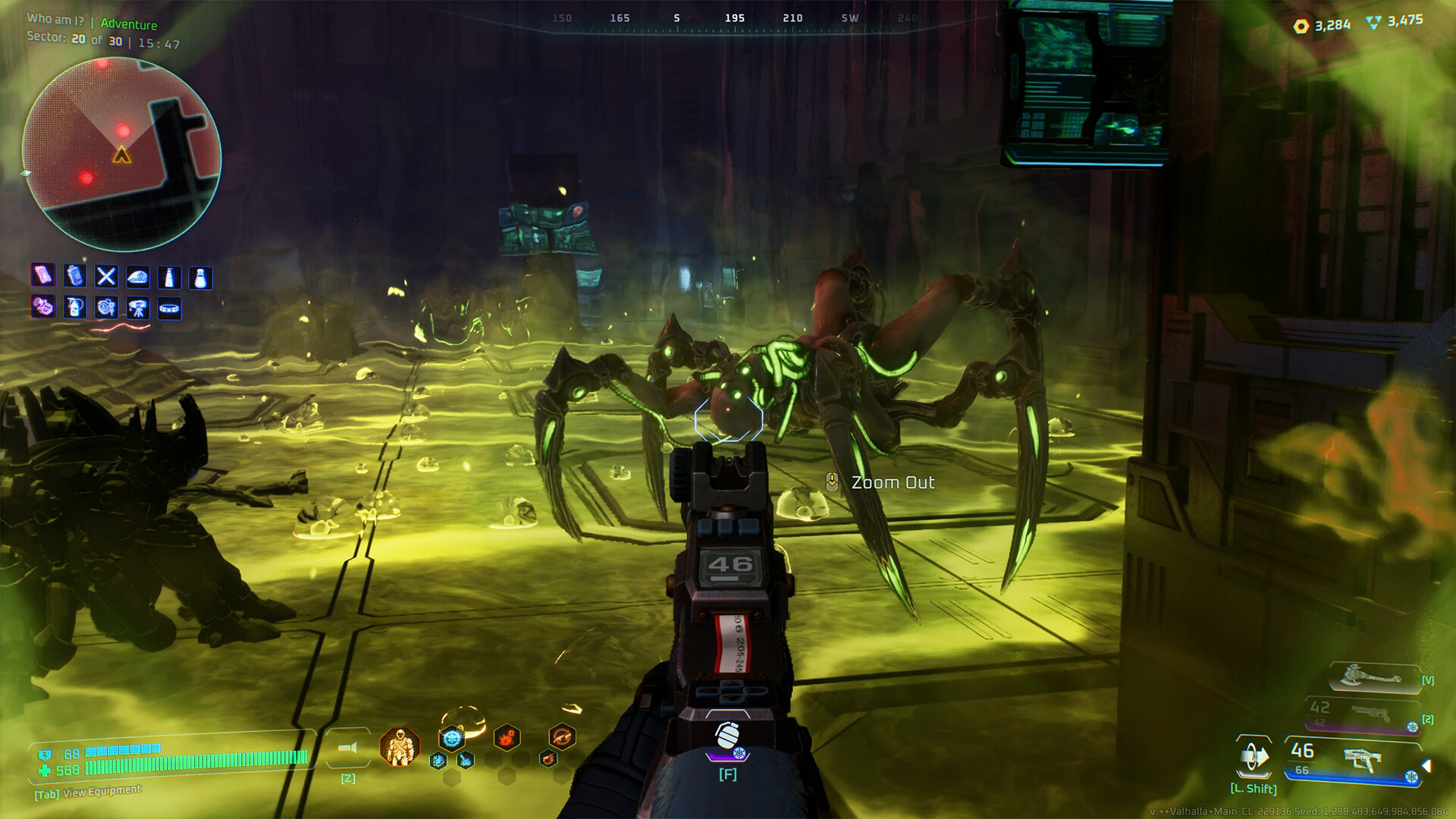The height and width of the screenshot is (819, 1456).
Task: Click the Zoom Out prompt
Action: [x=893, y=482]
